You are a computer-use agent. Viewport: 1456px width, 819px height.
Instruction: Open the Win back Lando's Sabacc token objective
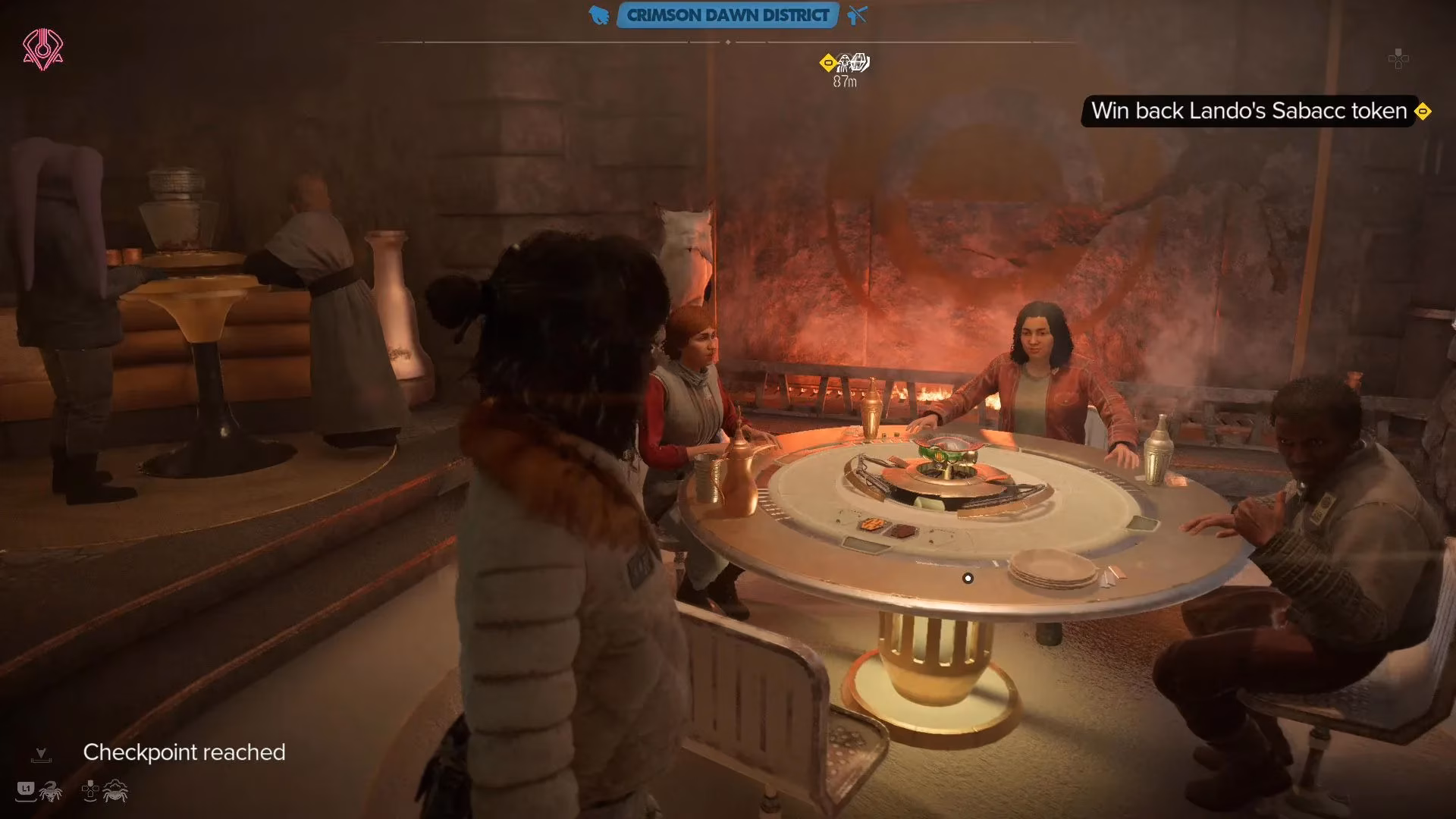pyautogui.click(x=1248, y=111)
